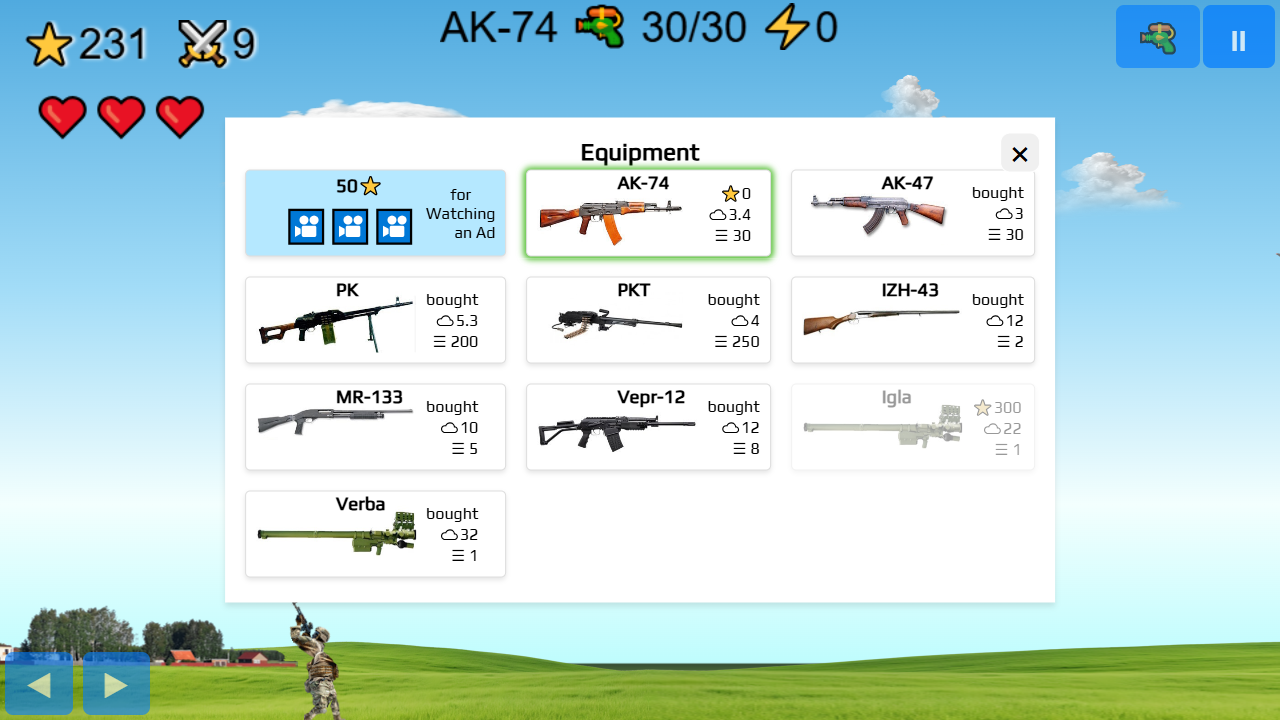Select the AK-74 rifle card
This screenshot has width=1280, height=720.
pyautogui.click(x=648, y=212)
